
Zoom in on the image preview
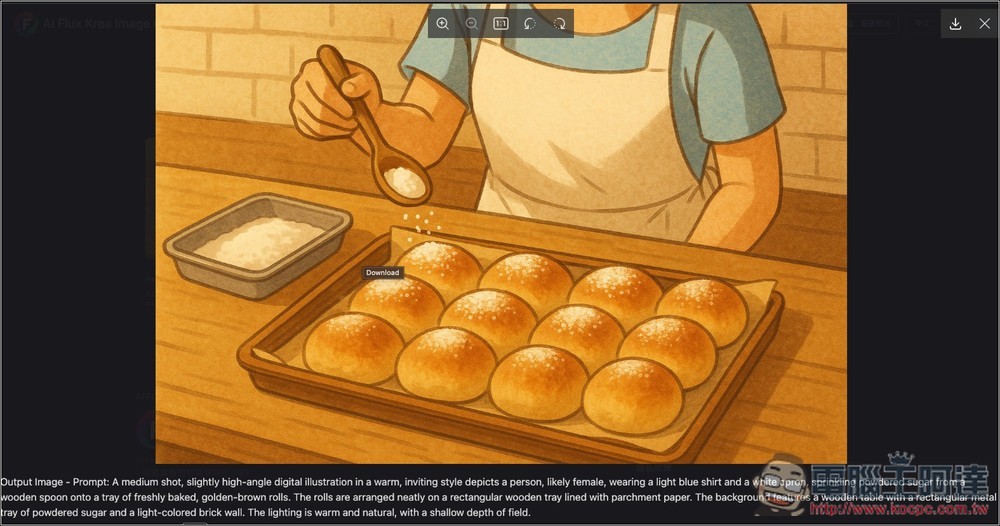coord(442,23)
